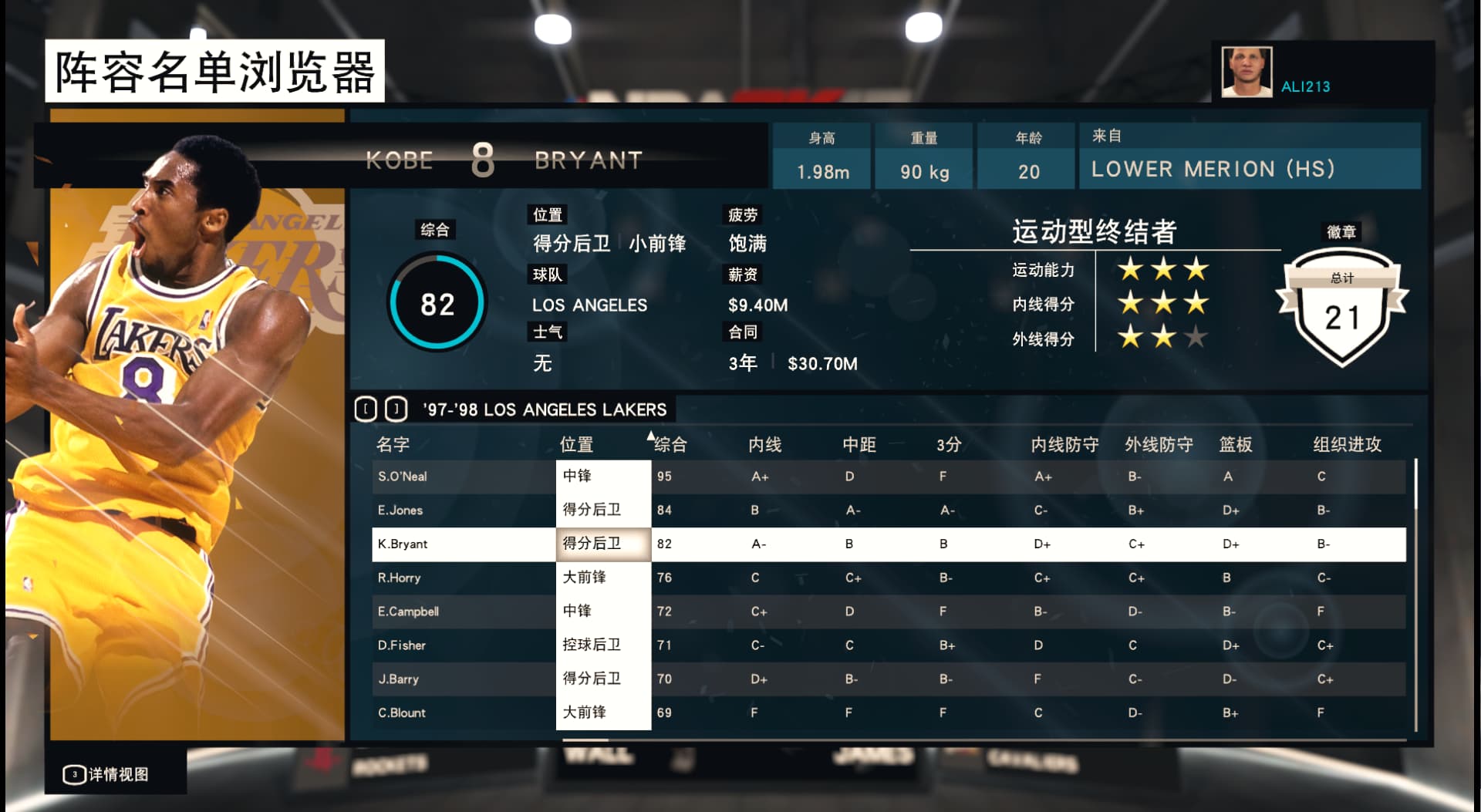1481x812 pixels.
Task: Sort by the 内线 column header
Action: click(765, 444)
